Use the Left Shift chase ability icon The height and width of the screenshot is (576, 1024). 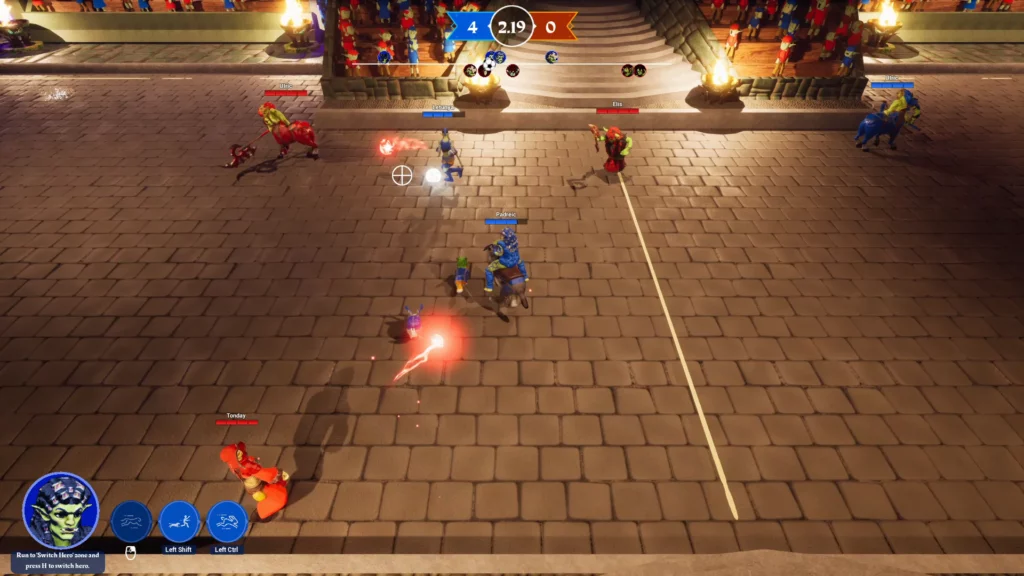click(x=179, y=522)
